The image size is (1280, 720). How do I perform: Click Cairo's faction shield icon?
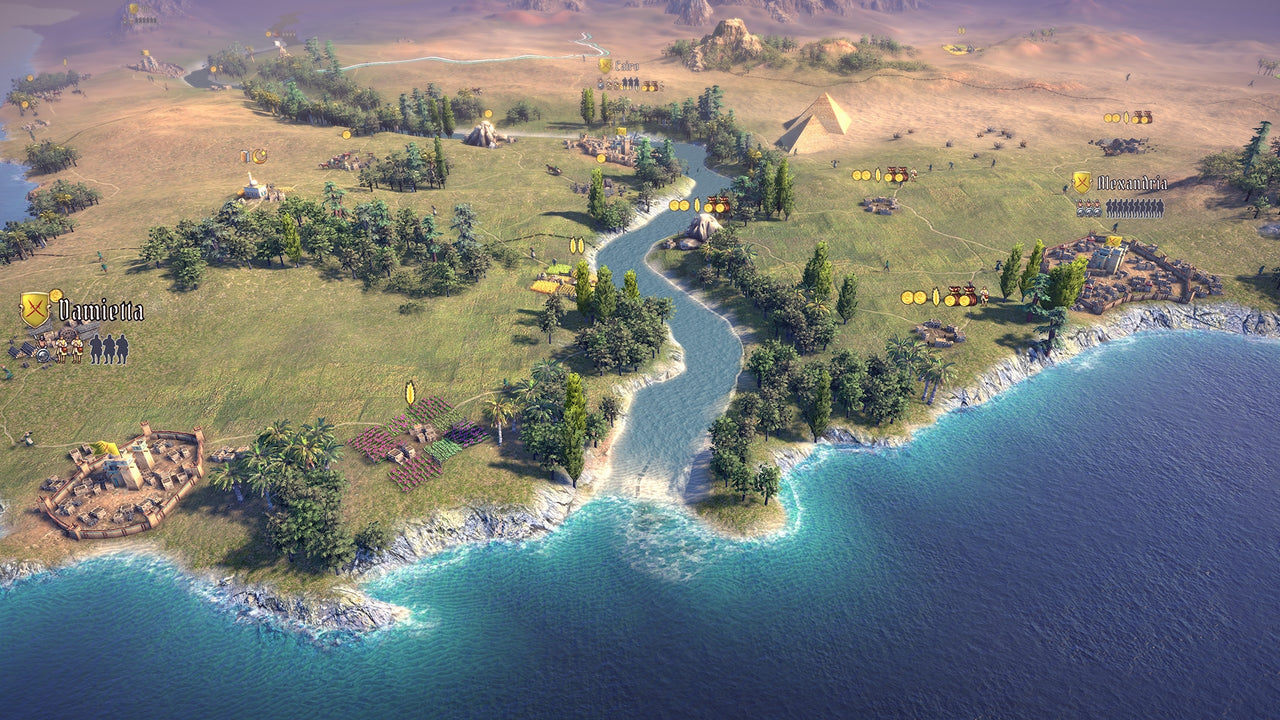click(x=603, y=63)
